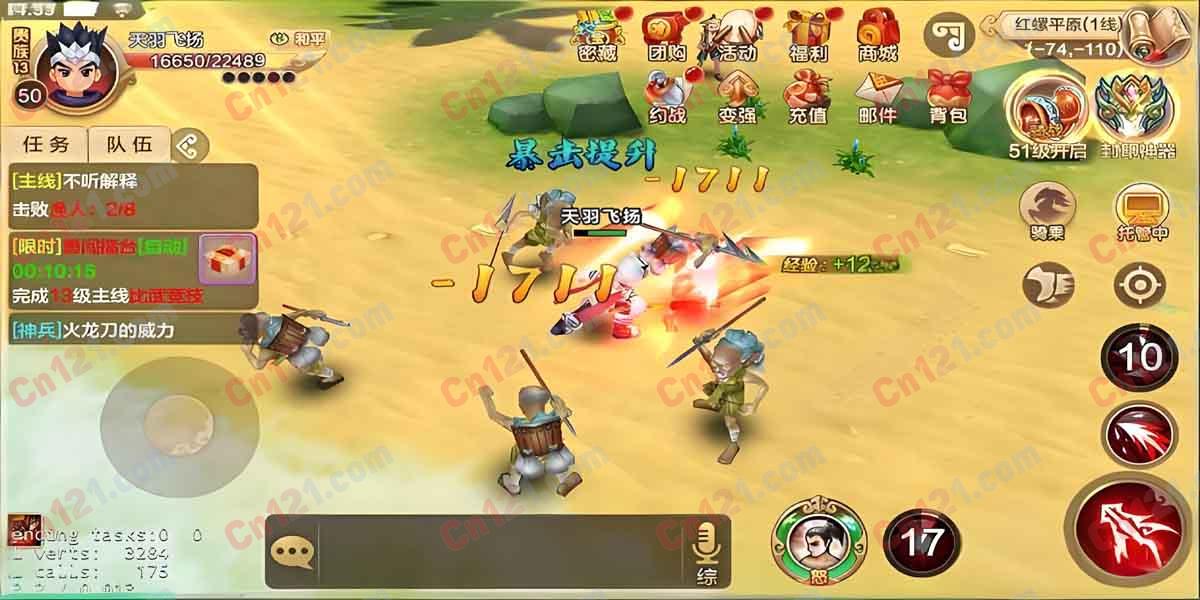Open the chat bubble button
The height and width of the screenshot is (600, 1200).
pyautogui.click(x=293, y=552)
